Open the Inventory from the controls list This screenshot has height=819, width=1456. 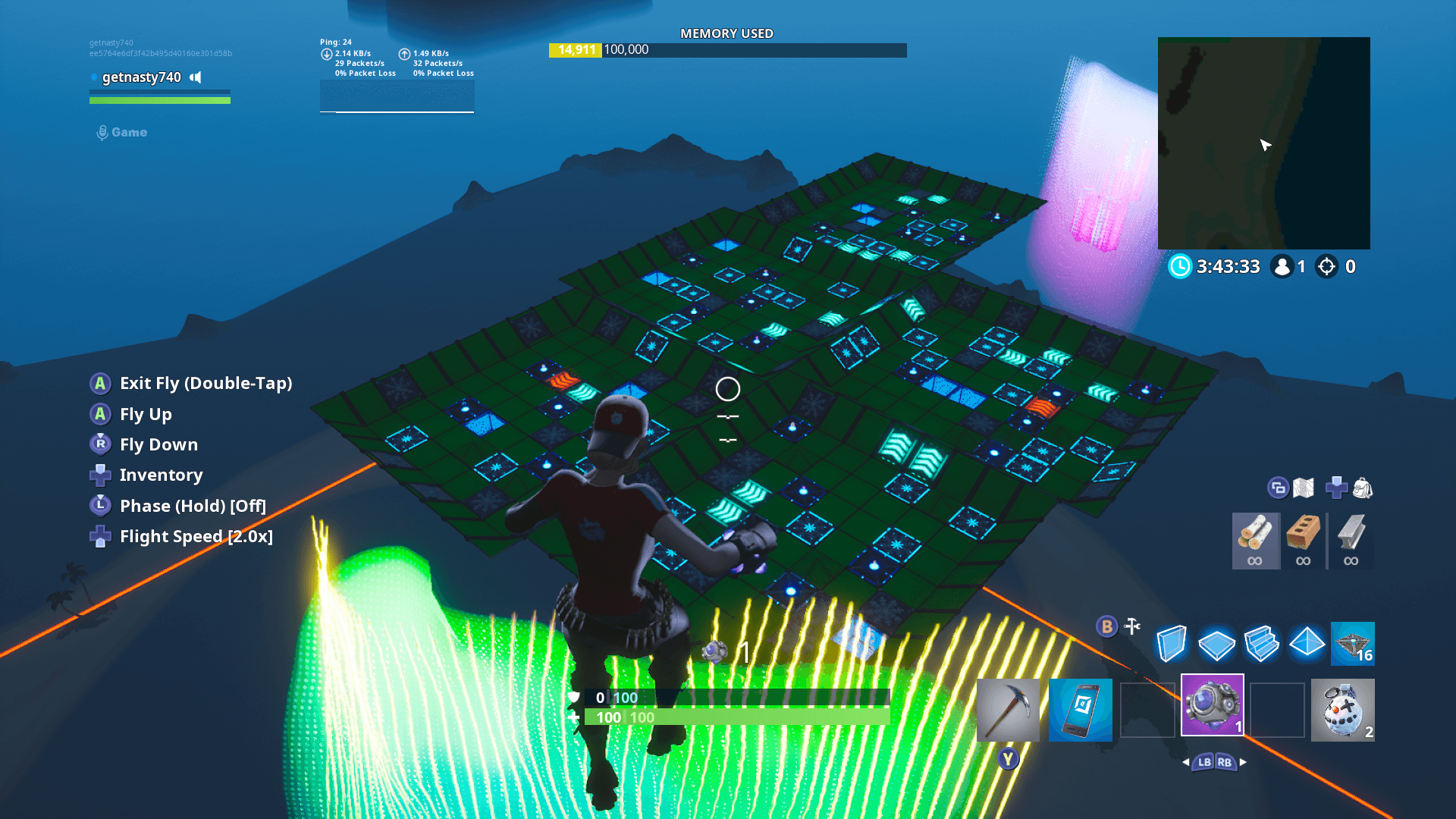tap(161, 475)
